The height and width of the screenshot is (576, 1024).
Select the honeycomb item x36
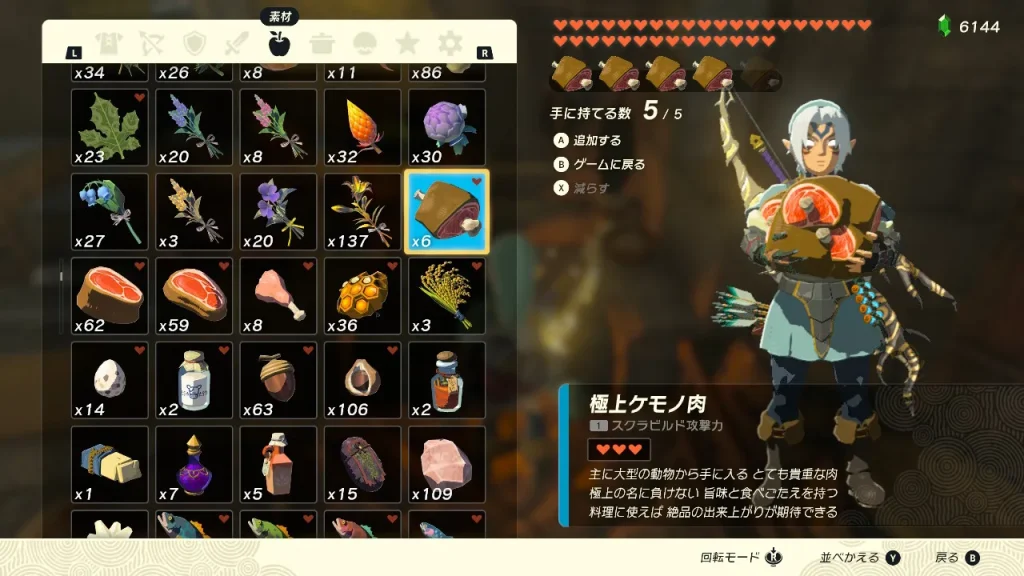362,295
